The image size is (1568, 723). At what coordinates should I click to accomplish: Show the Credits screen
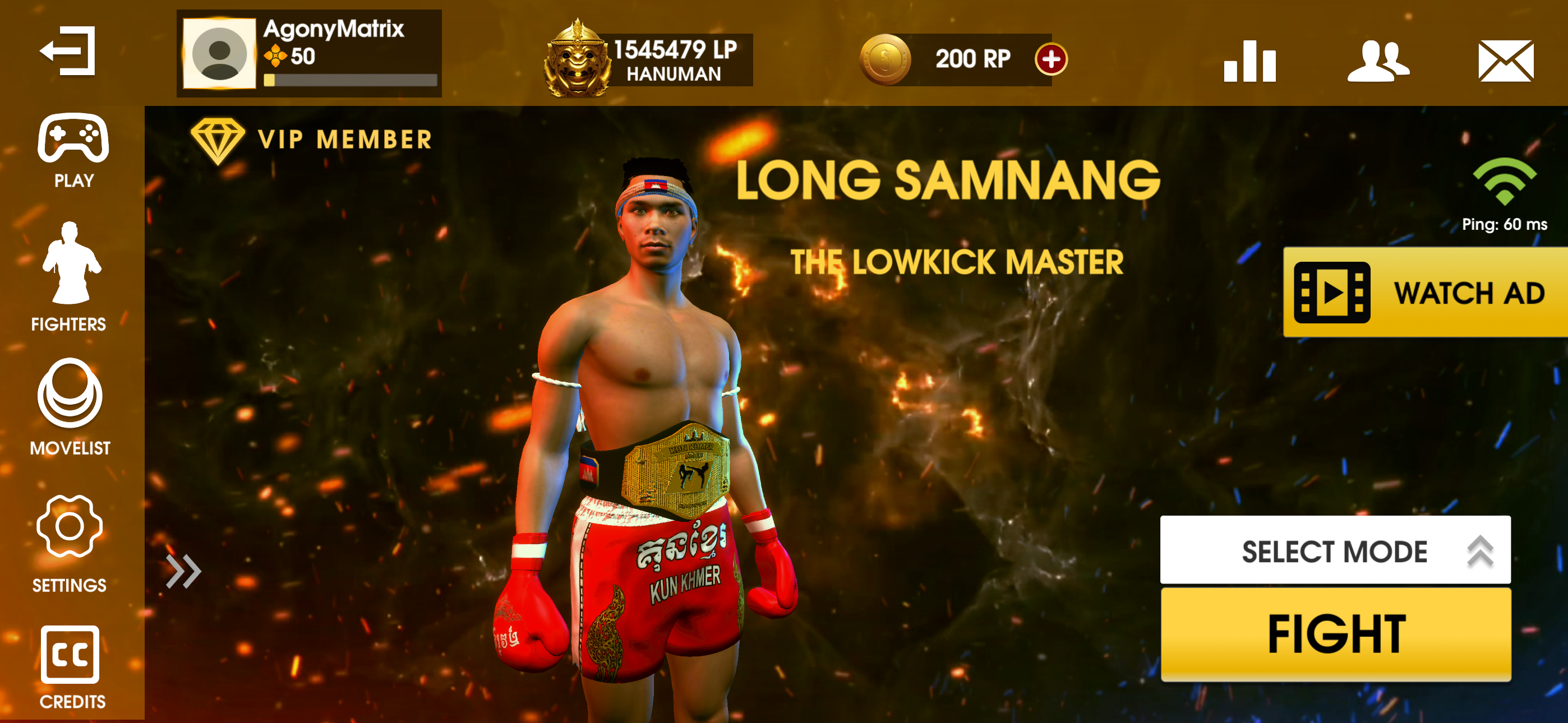pos(71,668)
